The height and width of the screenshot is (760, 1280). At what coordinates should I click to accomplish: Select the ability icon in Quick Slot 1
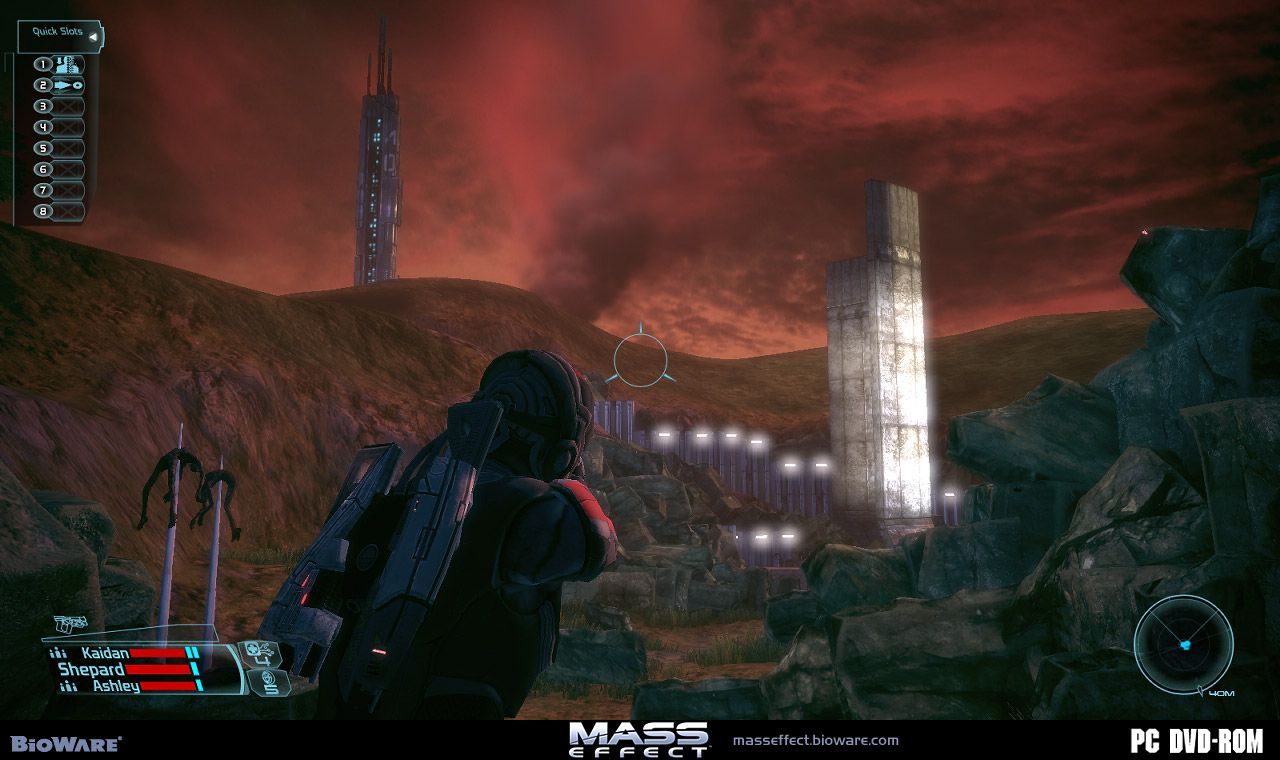(68, 65)
